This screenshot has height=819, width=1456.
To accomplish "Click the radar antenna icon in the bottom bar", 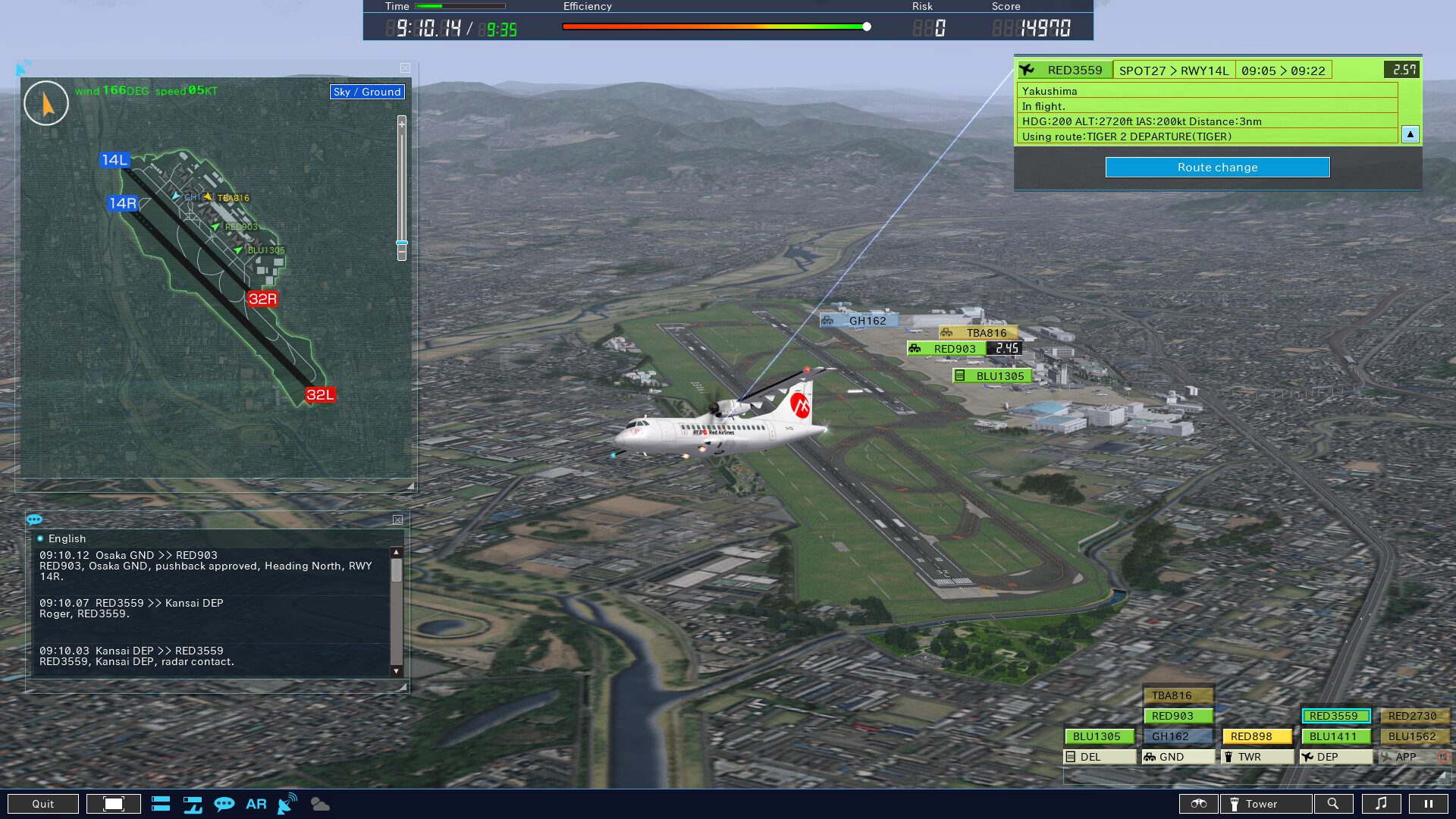I will (x=287, y=804).
